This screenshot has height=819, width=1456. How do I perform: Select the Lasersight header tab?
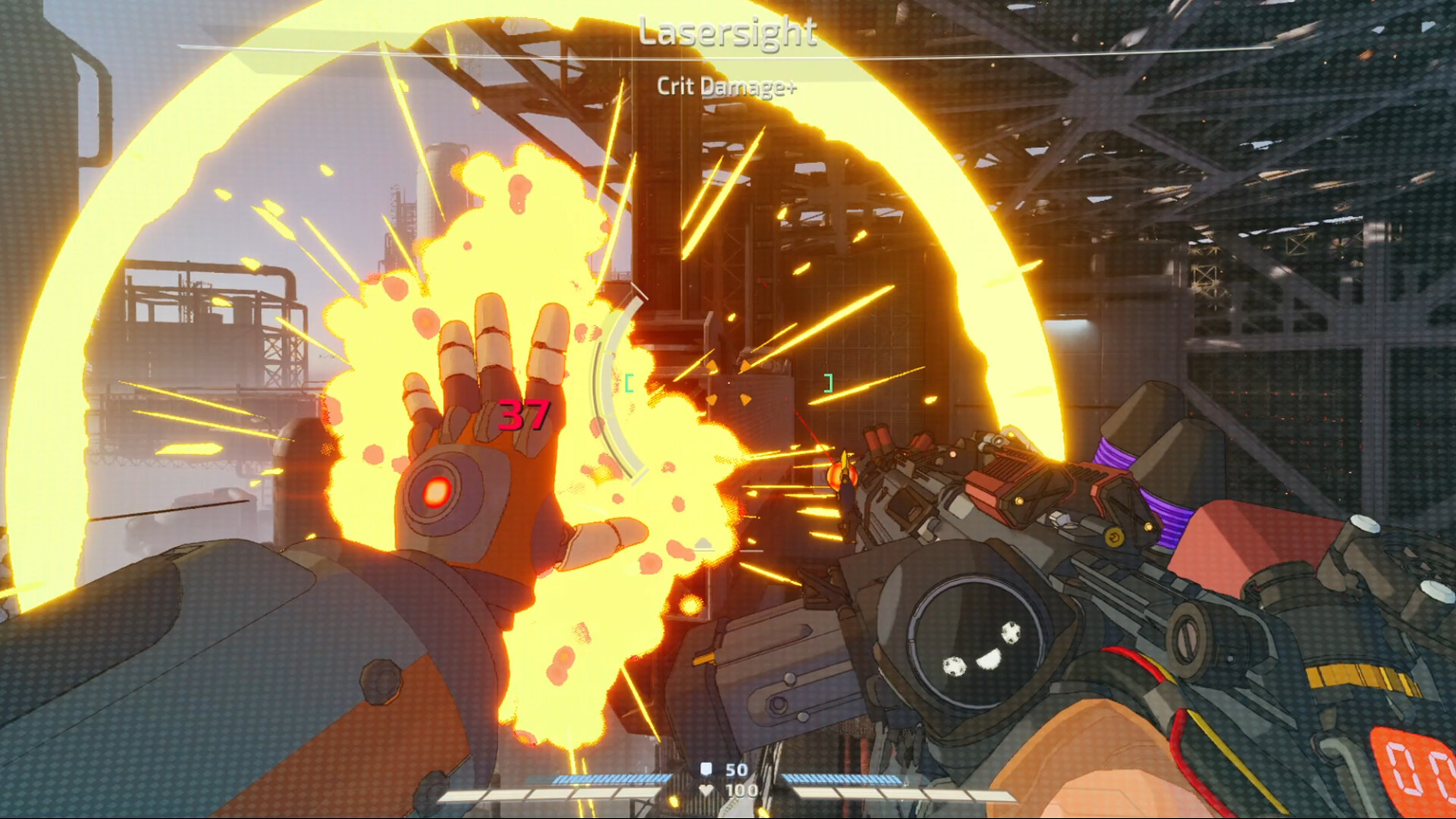pyautogui.click(x=728, y=32)
